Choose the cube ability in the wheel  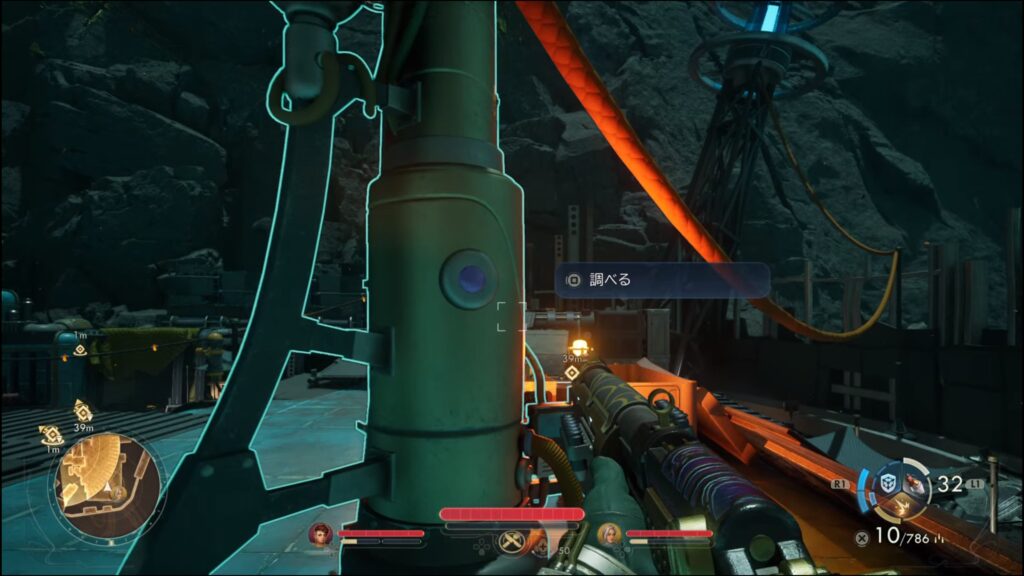pyautogui.click(x=886, y=483)
